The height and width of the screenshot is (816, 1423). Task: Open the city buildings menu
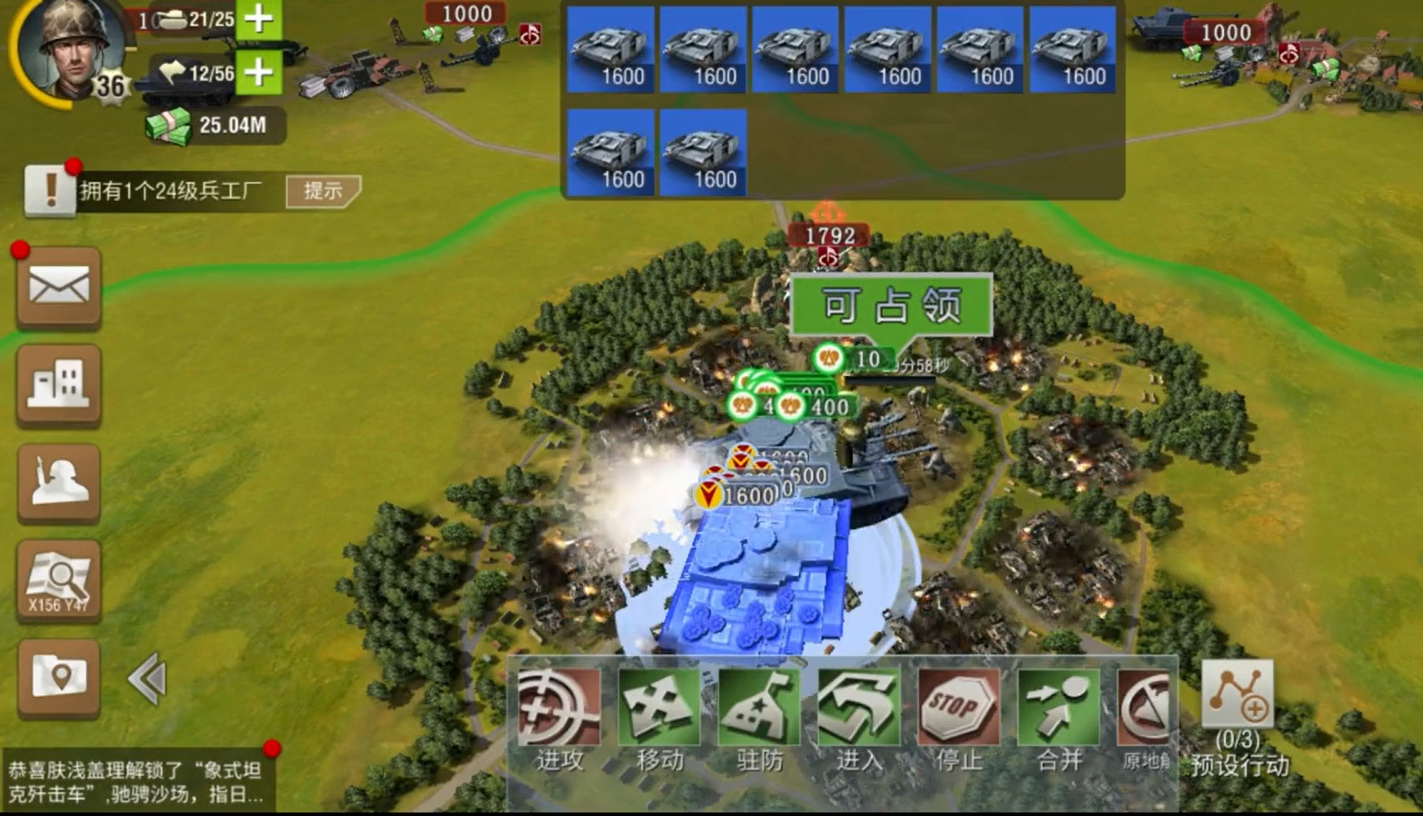(59, 384)
